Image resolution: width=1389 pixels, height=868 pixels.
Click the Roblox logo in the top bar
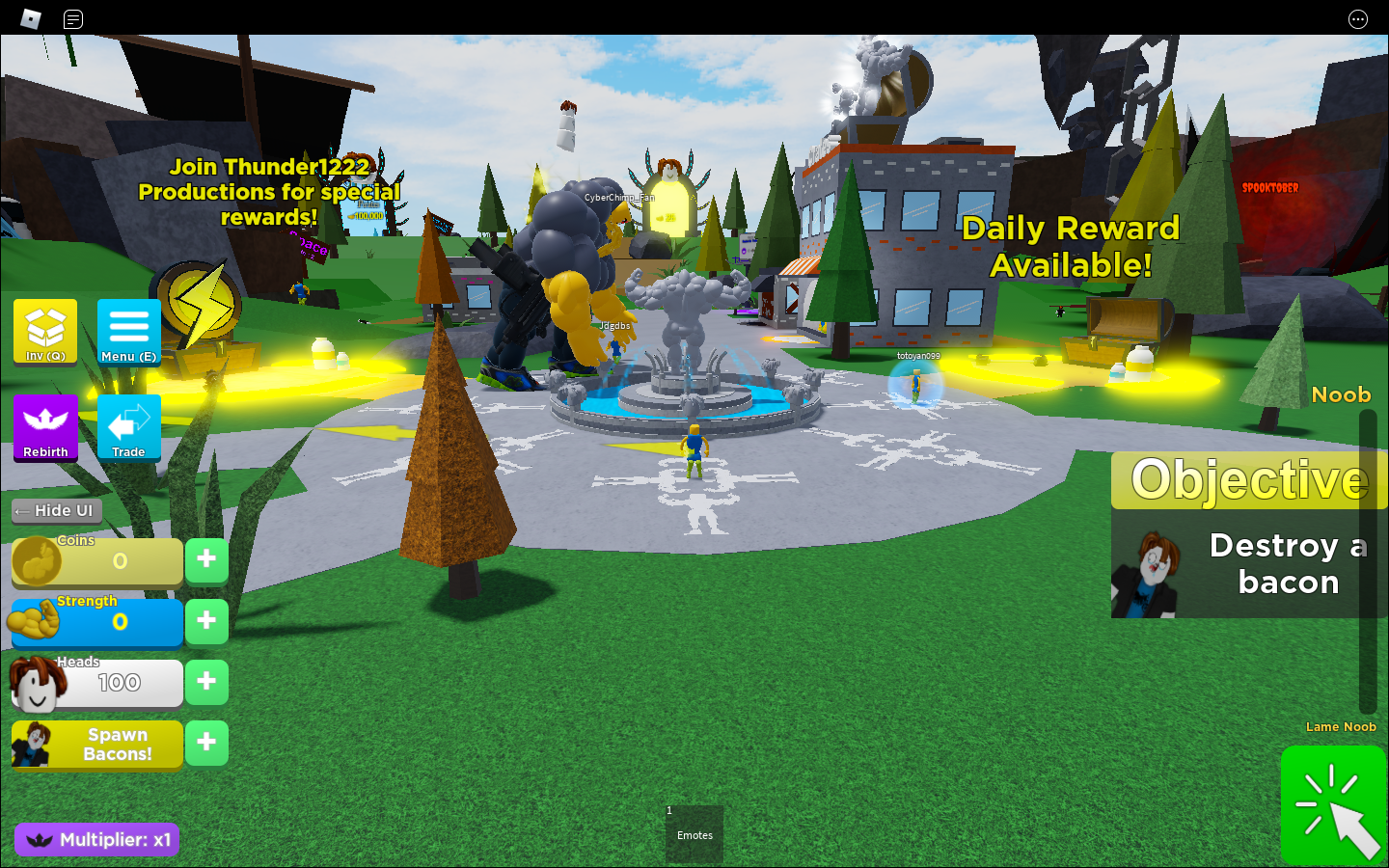[30, 18]
